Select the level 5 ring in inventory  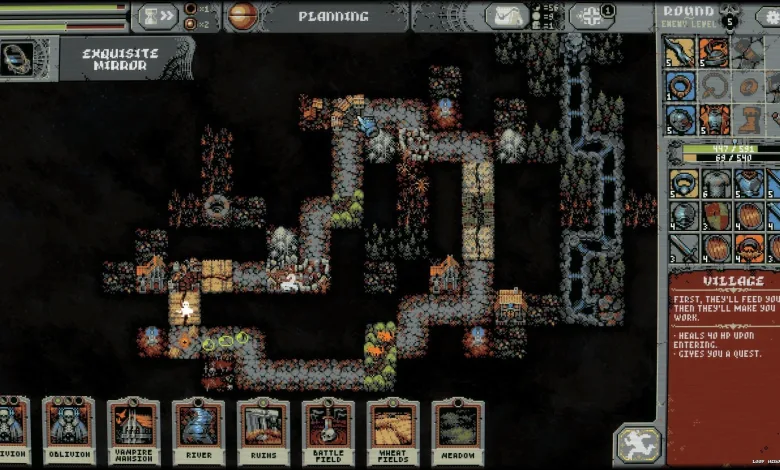[x=683, y=183]
